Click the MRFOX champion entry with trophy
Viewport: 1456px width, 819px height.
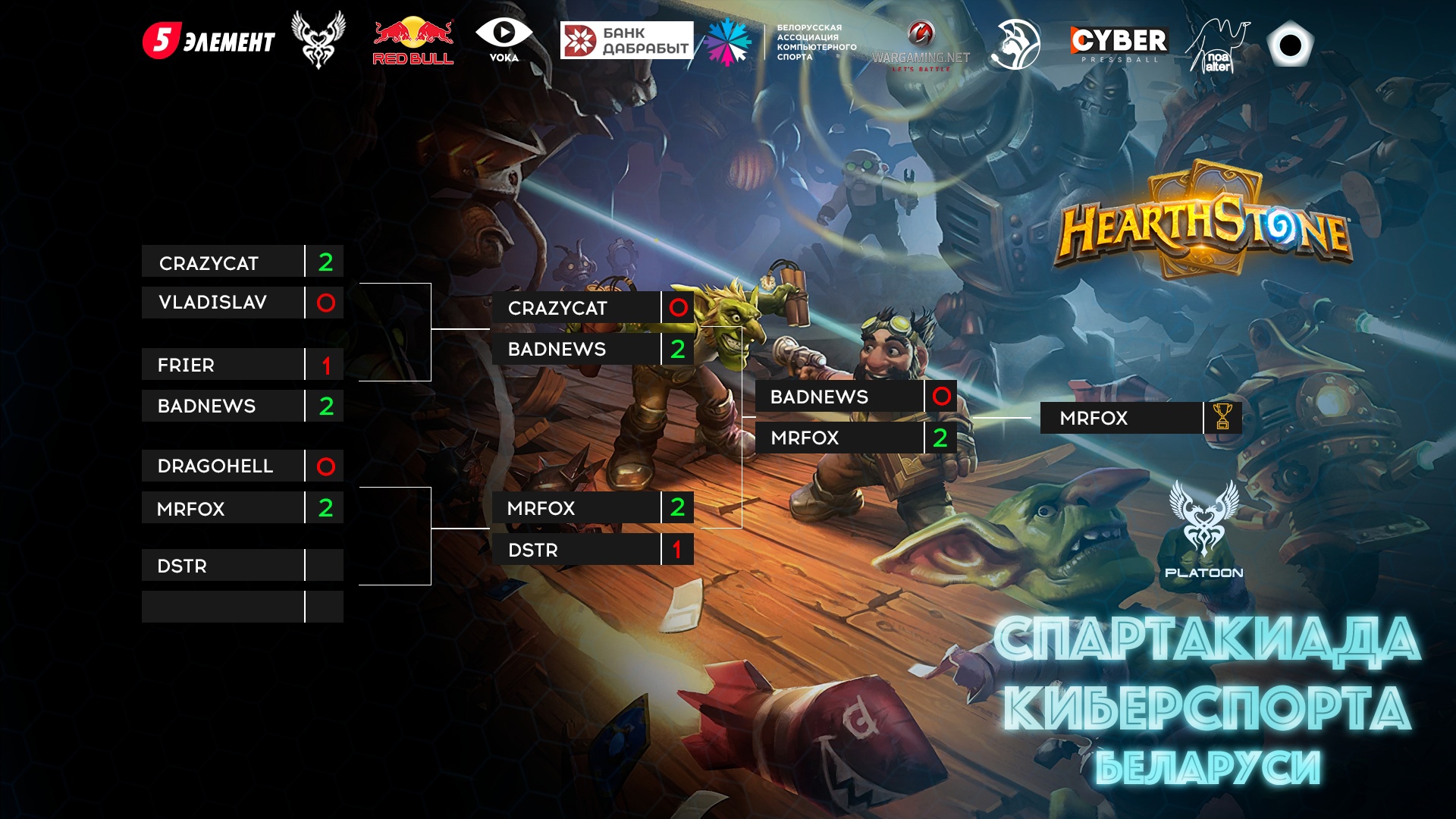coord(1121,418)
